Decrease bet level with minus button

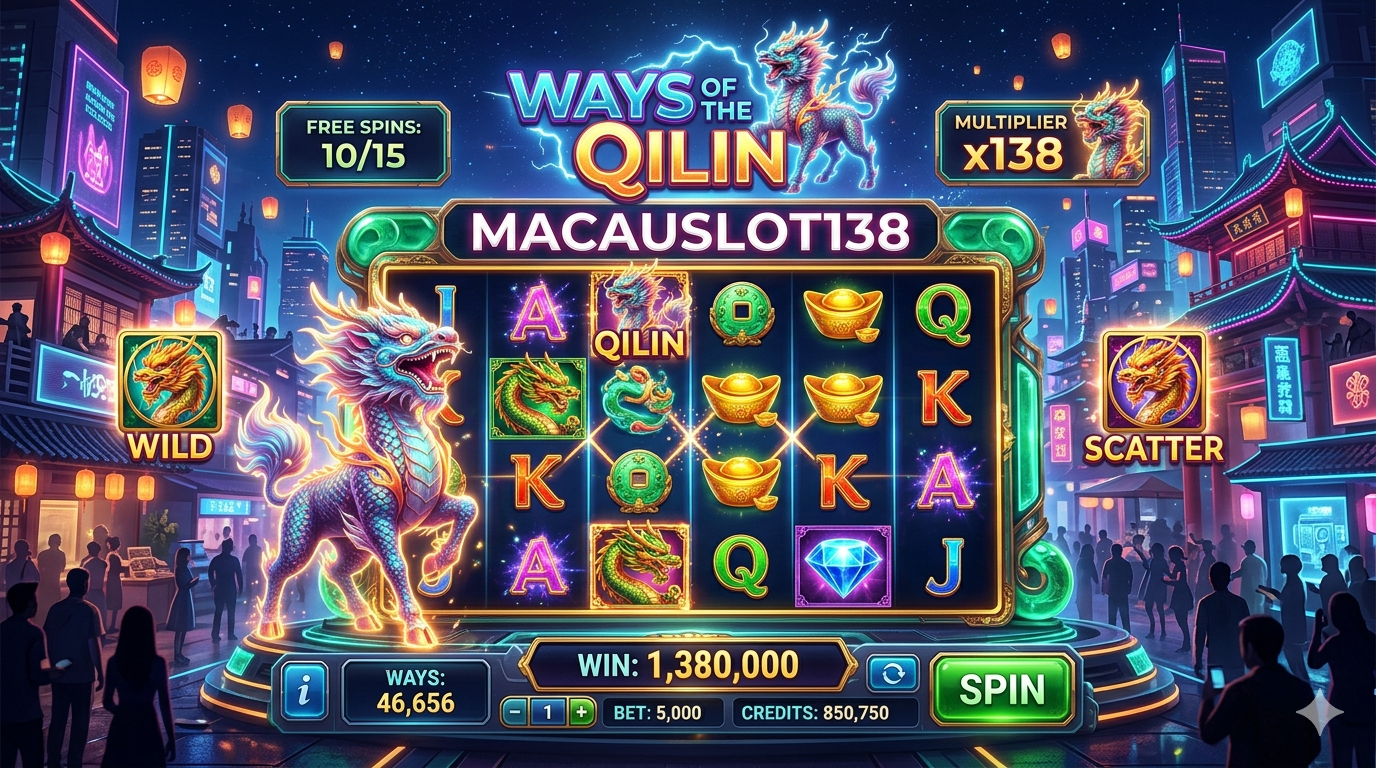coord(514,712)
